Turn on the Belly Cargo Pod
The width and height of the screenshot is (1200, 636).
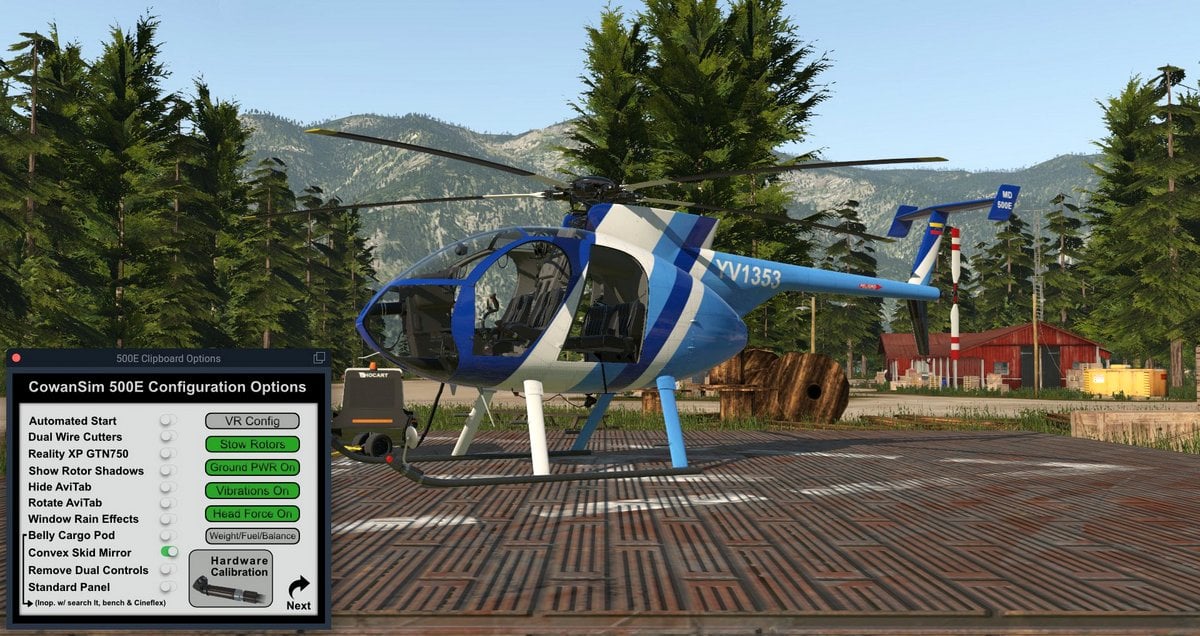click(x=169, y=535)
